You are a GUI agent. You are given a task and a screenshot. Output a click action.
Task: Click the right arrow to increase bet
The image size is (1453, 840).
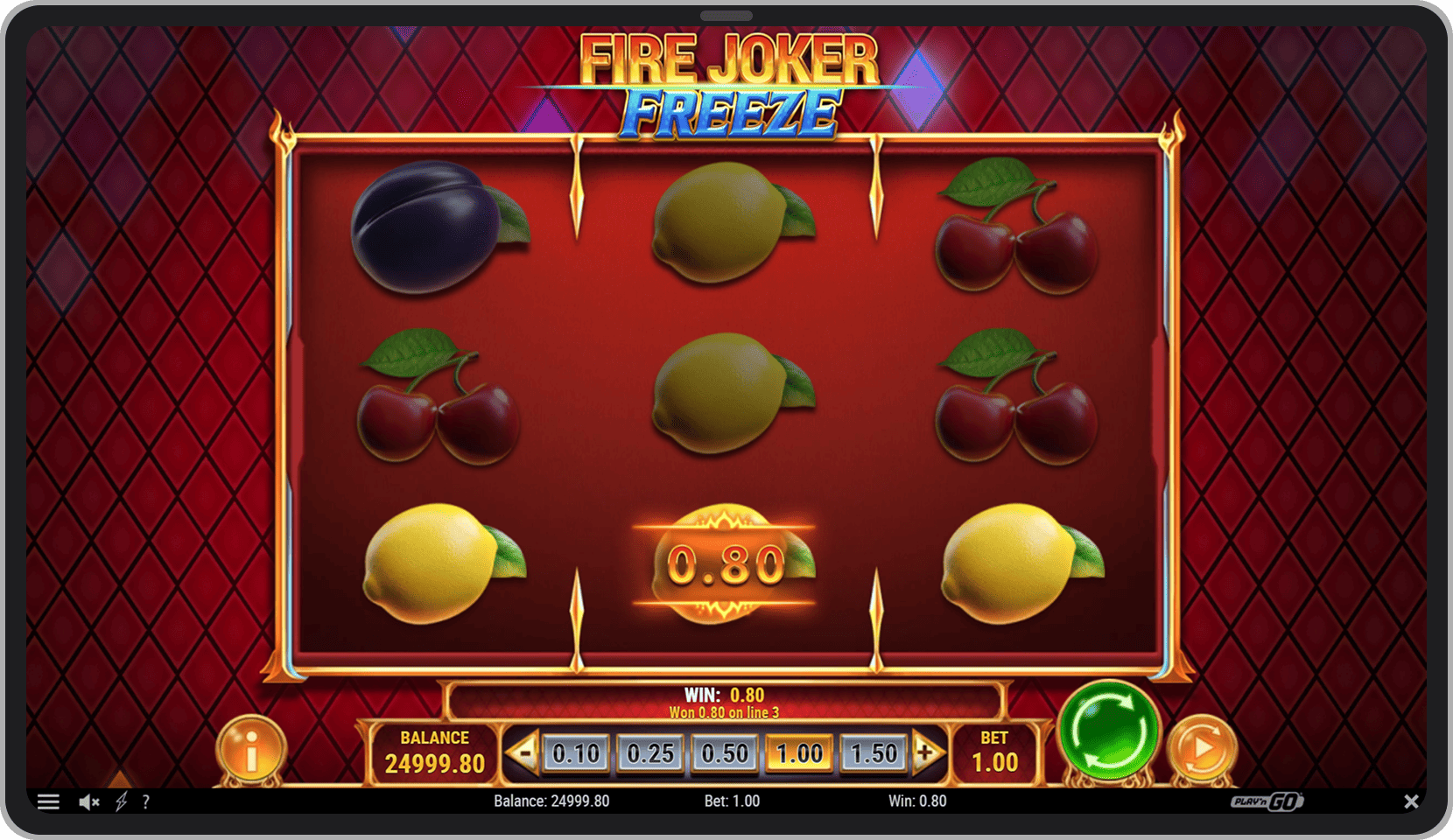click(x=926, y=751)
